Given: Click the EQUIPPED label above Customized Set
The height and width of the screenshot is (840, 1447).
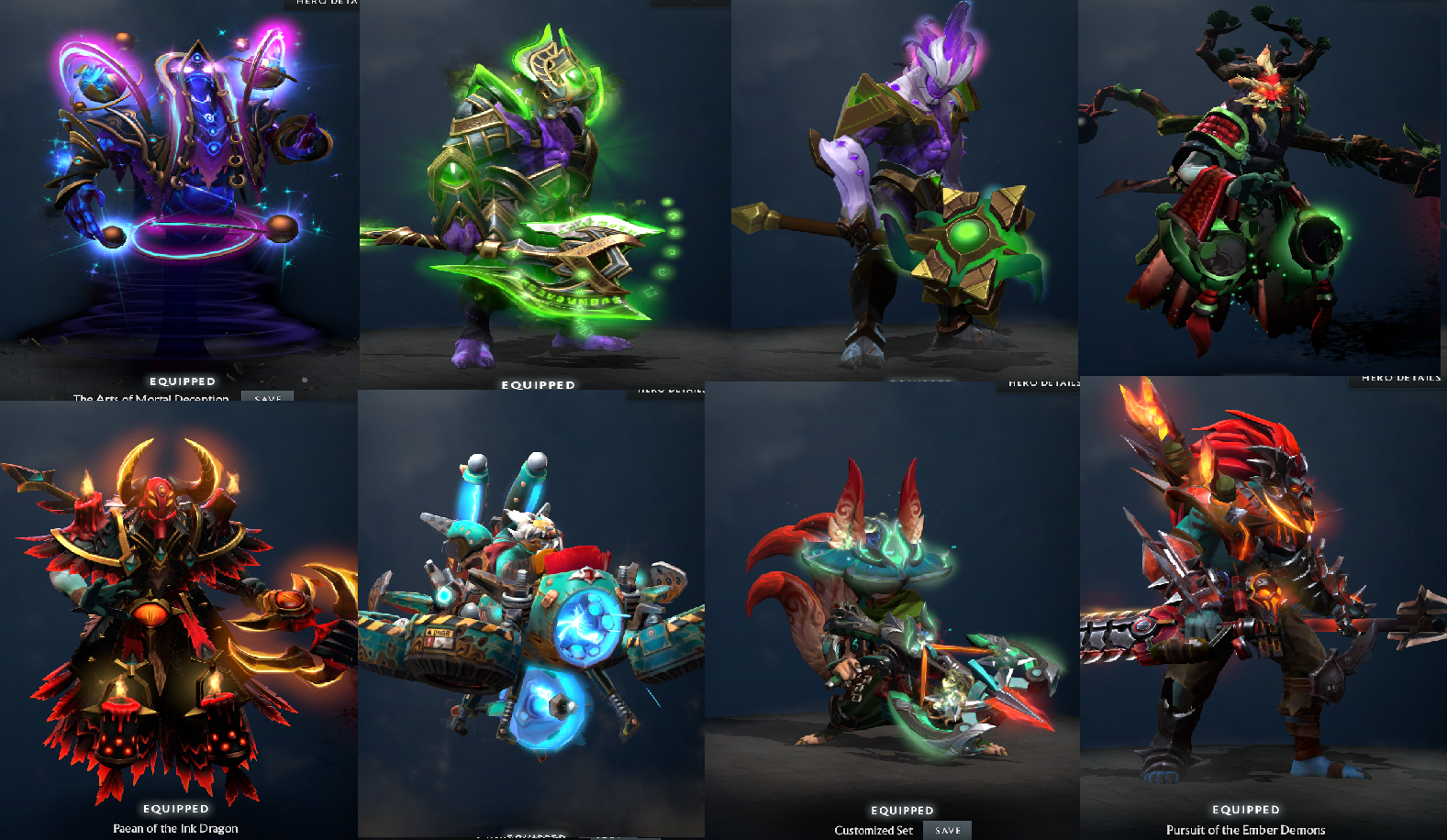Looking at the screenshot, I should 902,811.
